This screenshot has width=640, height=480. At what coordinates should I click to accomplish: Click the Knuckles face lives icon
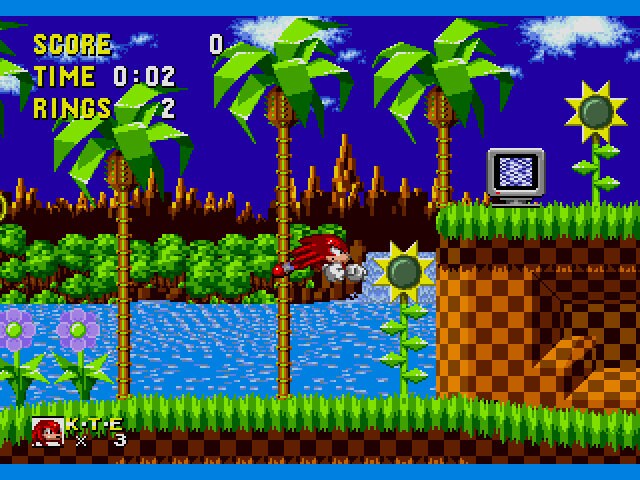pos(47,430)
